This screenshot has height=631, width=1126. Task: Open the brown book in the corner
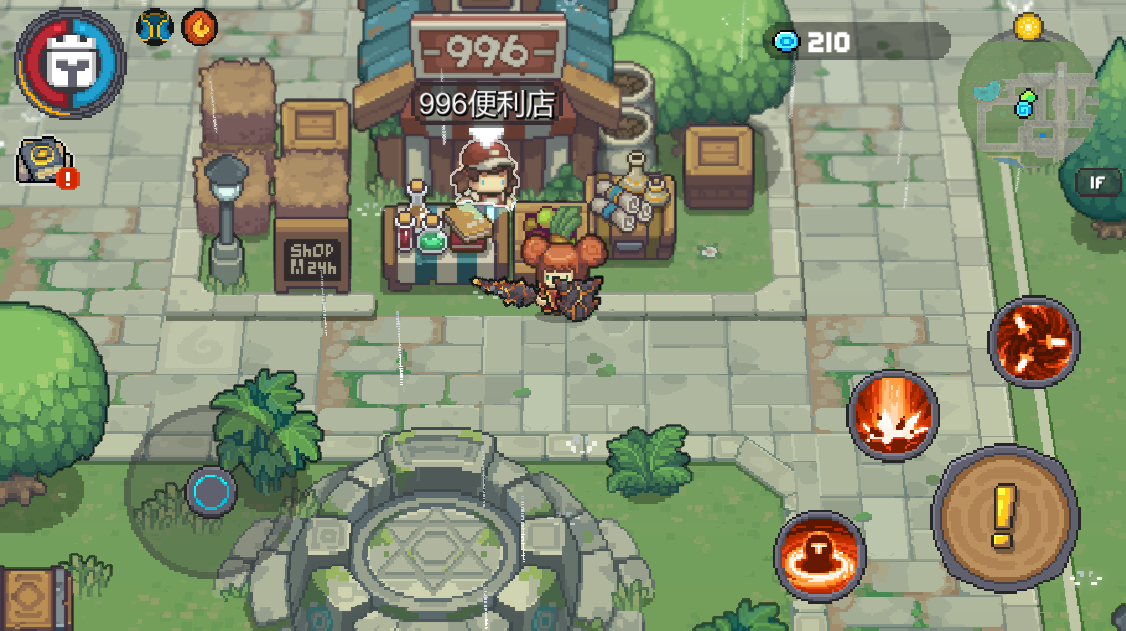32,600
